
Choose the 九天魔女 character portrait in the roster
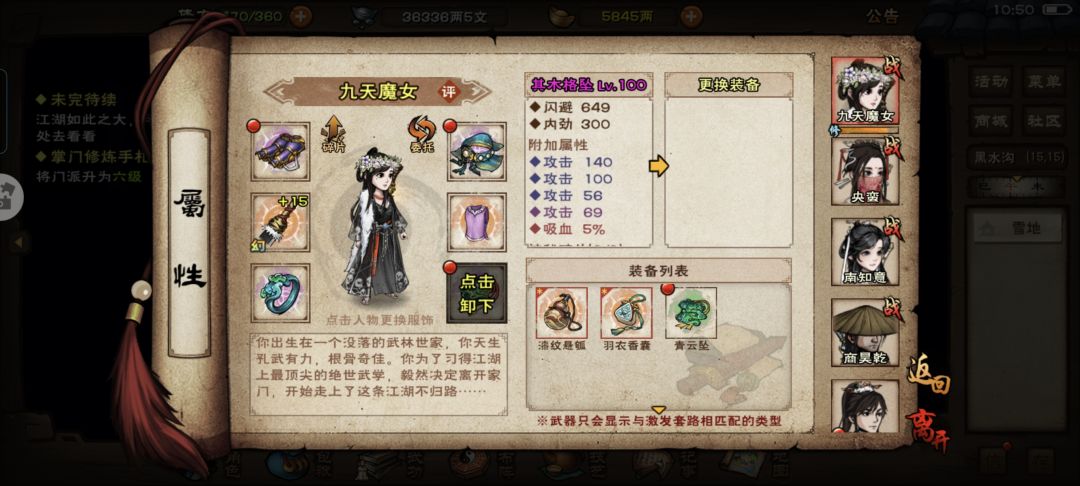[x=865, y=93]
